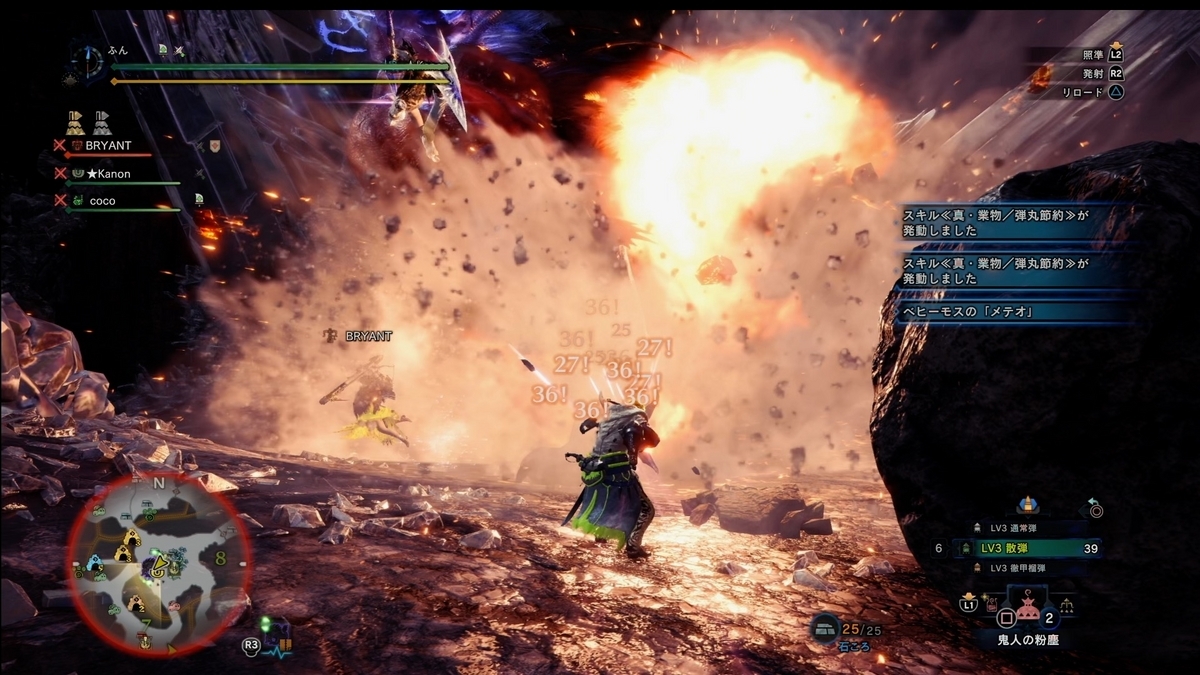1200x675 pixels.
Task: Click the ammo selector bullet icon
Action: click(1026, 506)
